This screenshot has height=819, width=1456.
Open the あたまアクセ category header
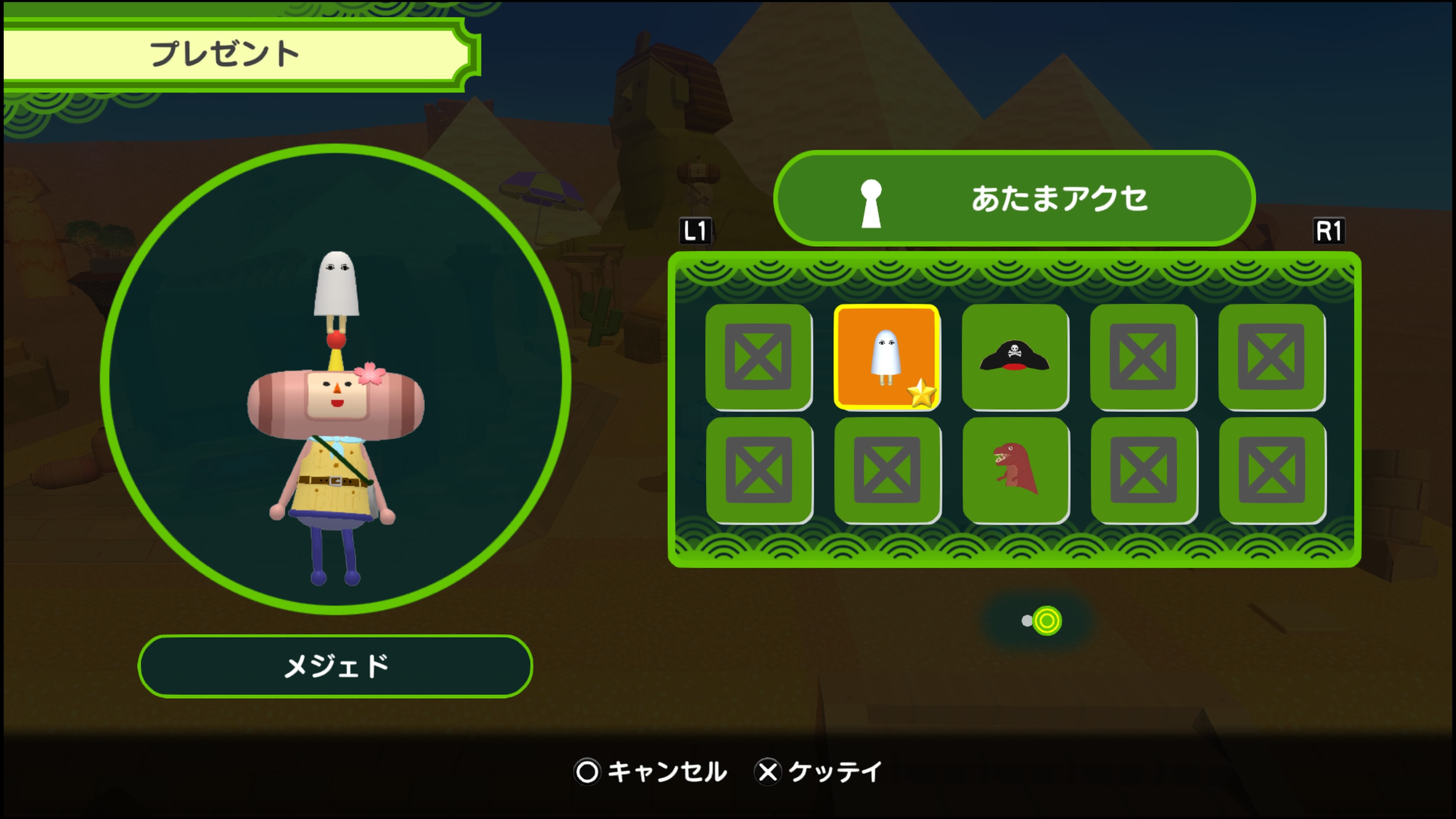click(x=1014, y=198)
